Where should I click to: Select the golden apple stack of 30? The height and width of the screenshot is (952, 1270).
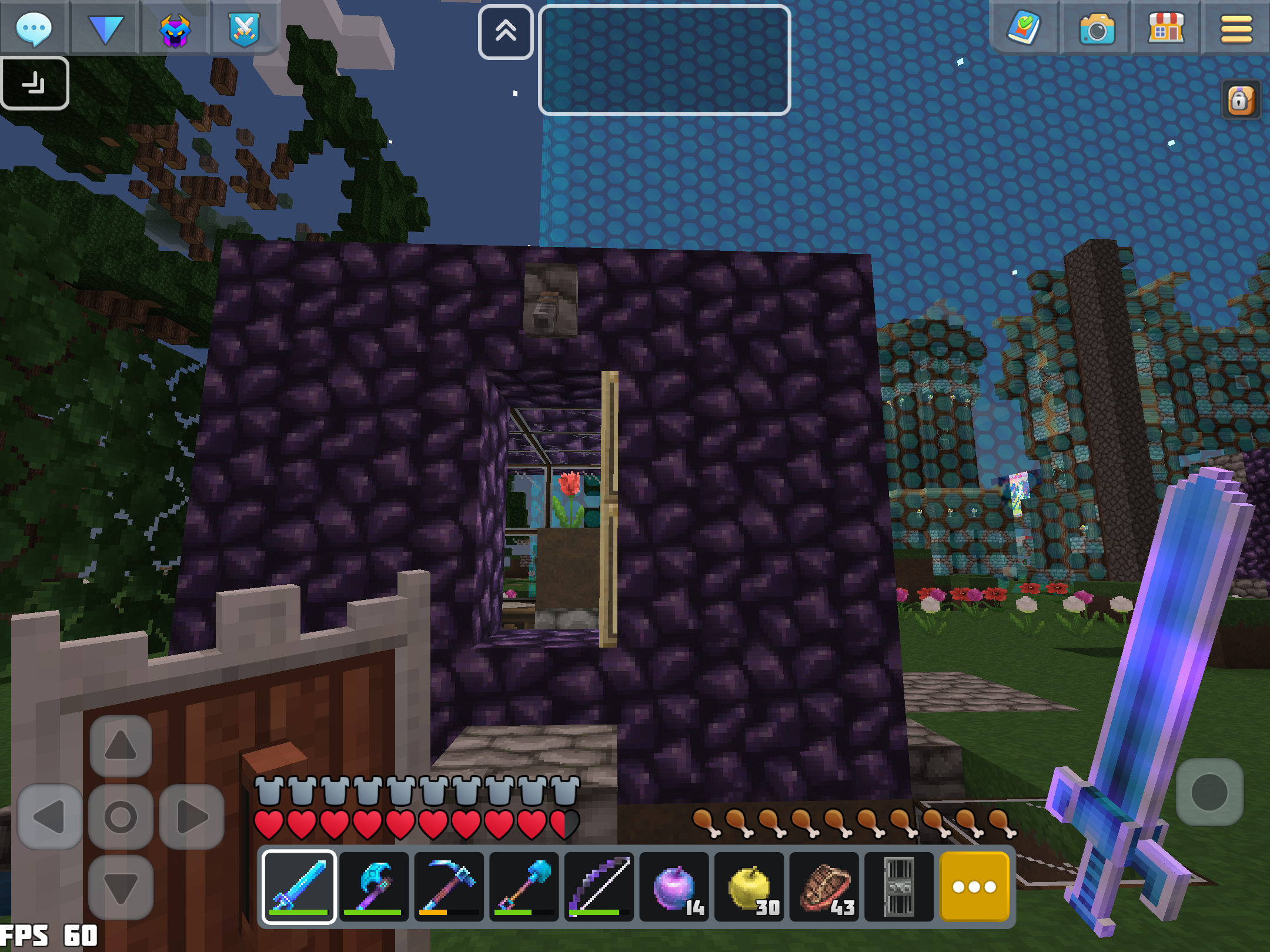click(x=750, y=886)
